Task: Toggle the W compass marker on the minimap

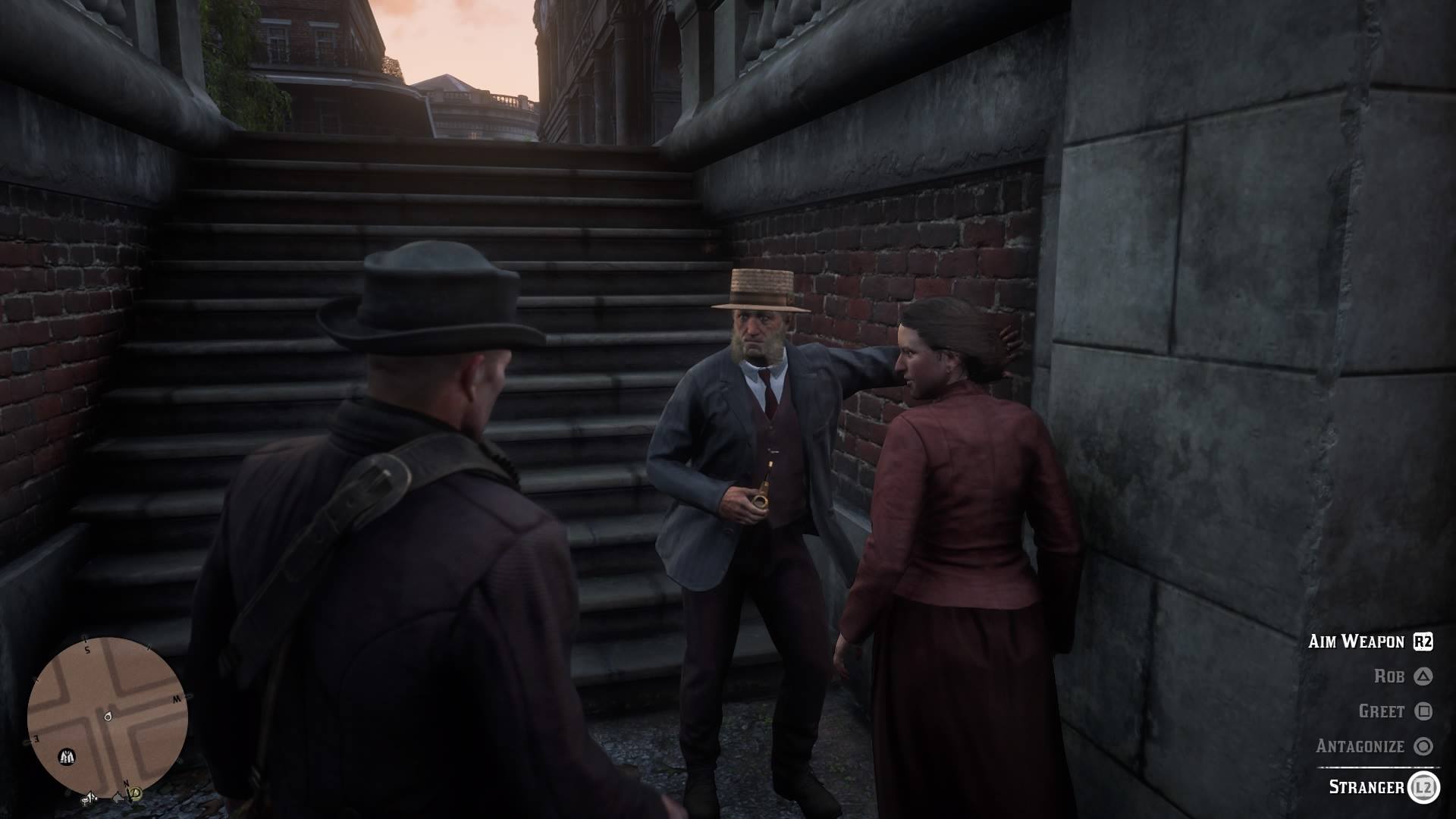Action: click(176, 698)
